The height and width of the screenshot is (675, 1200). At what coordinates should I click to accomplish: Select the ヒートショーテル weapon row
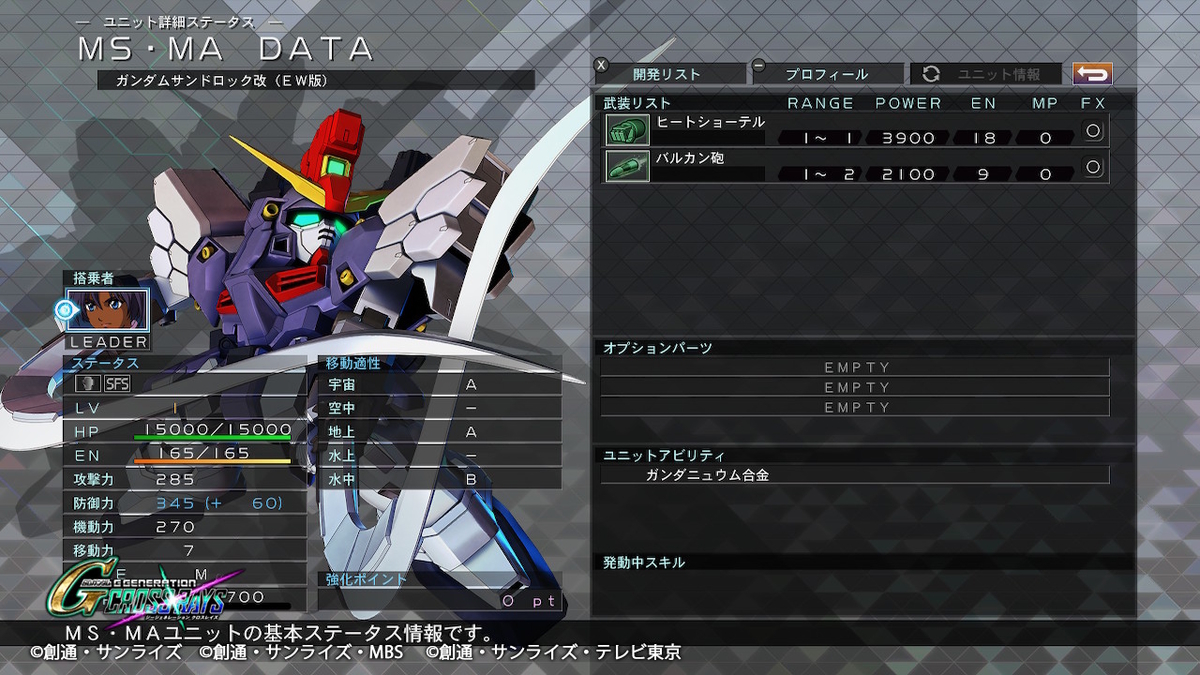856,130
